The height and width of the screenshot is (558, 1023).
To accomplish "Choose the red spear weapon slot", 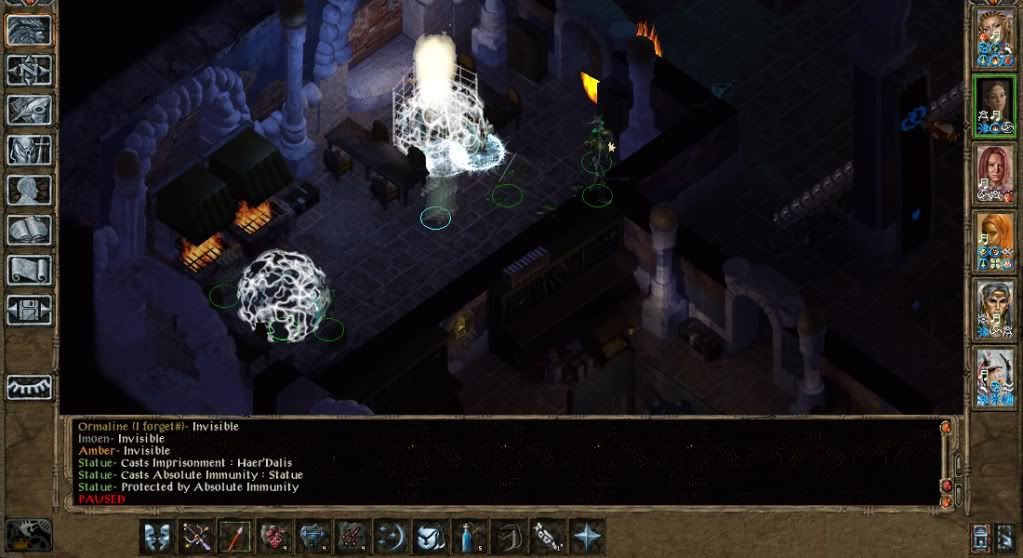I will pos(233,535).
